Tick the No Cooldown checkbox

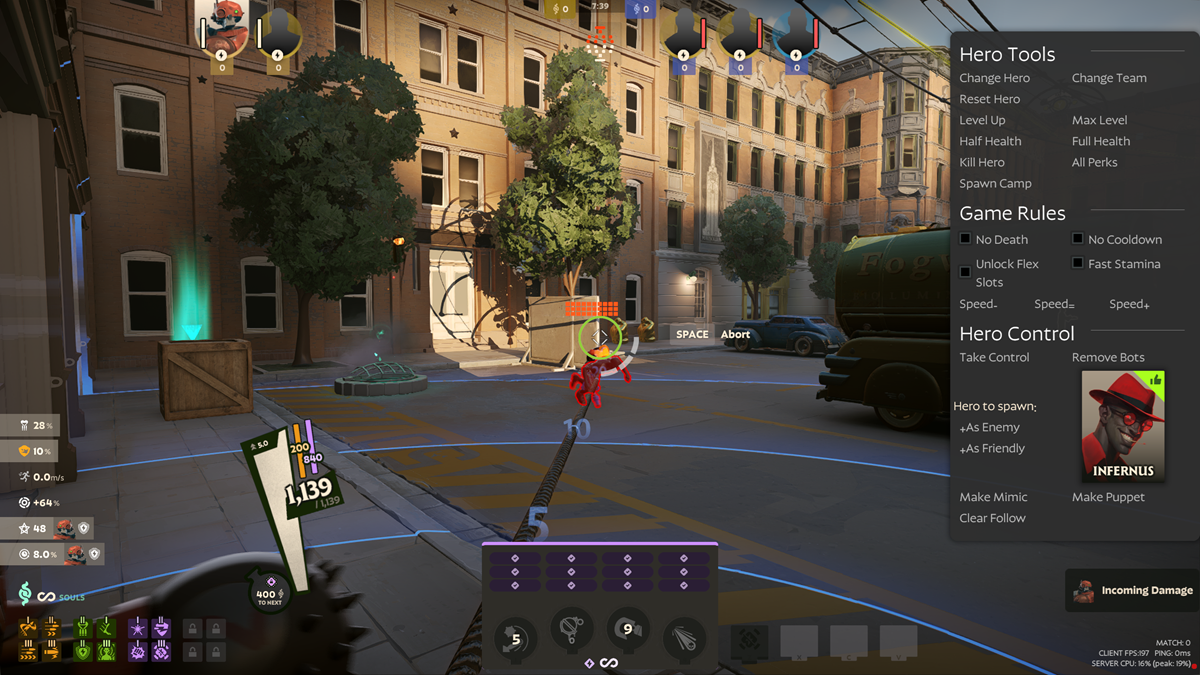(1077, 239)
